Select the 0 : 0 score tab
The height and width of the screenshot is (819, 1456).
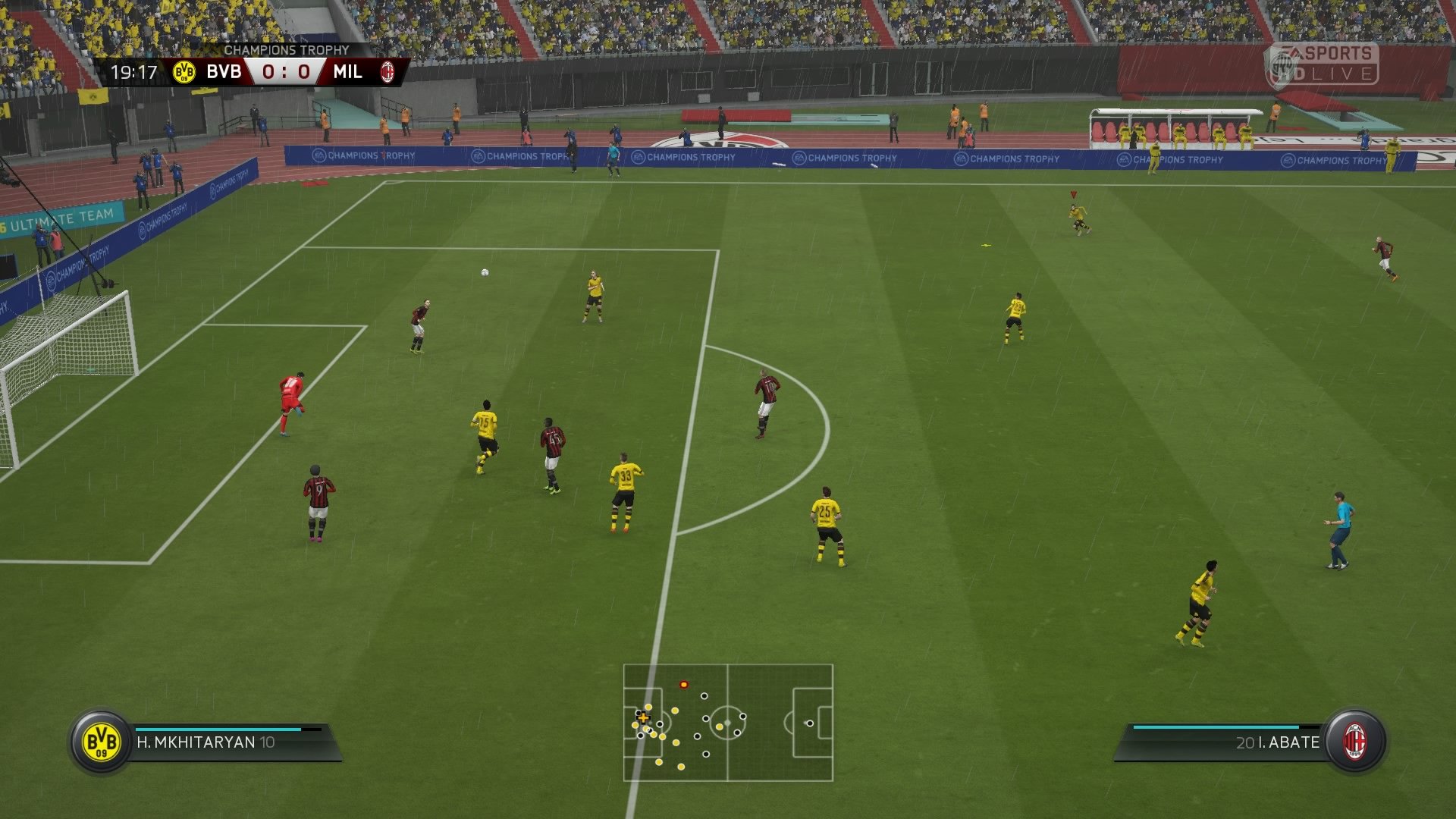(x=285, y=74)
